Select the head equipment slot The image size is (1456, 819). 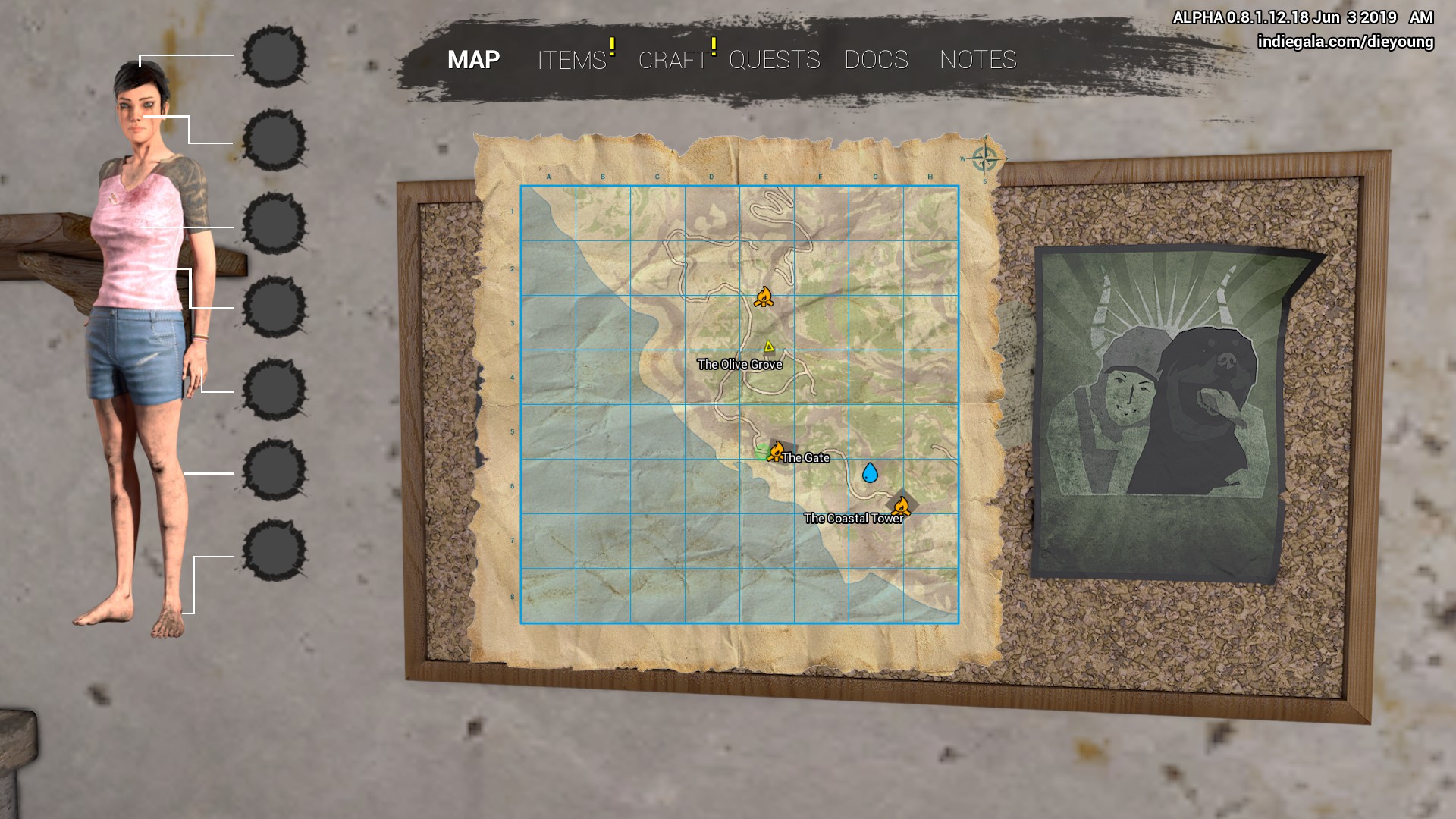tap(274, 57)
